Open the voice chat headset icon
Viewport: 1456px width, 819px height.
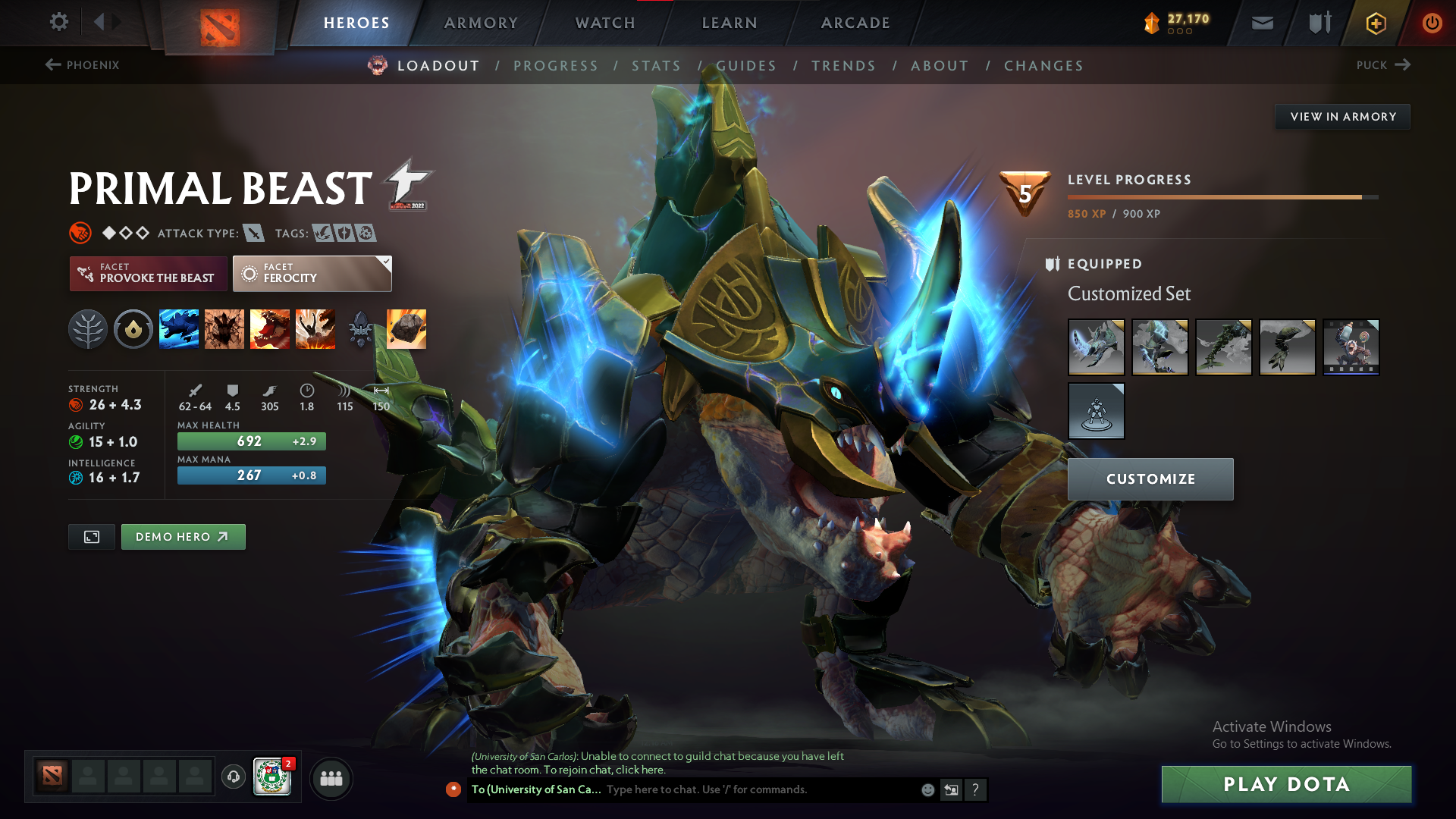233,777
